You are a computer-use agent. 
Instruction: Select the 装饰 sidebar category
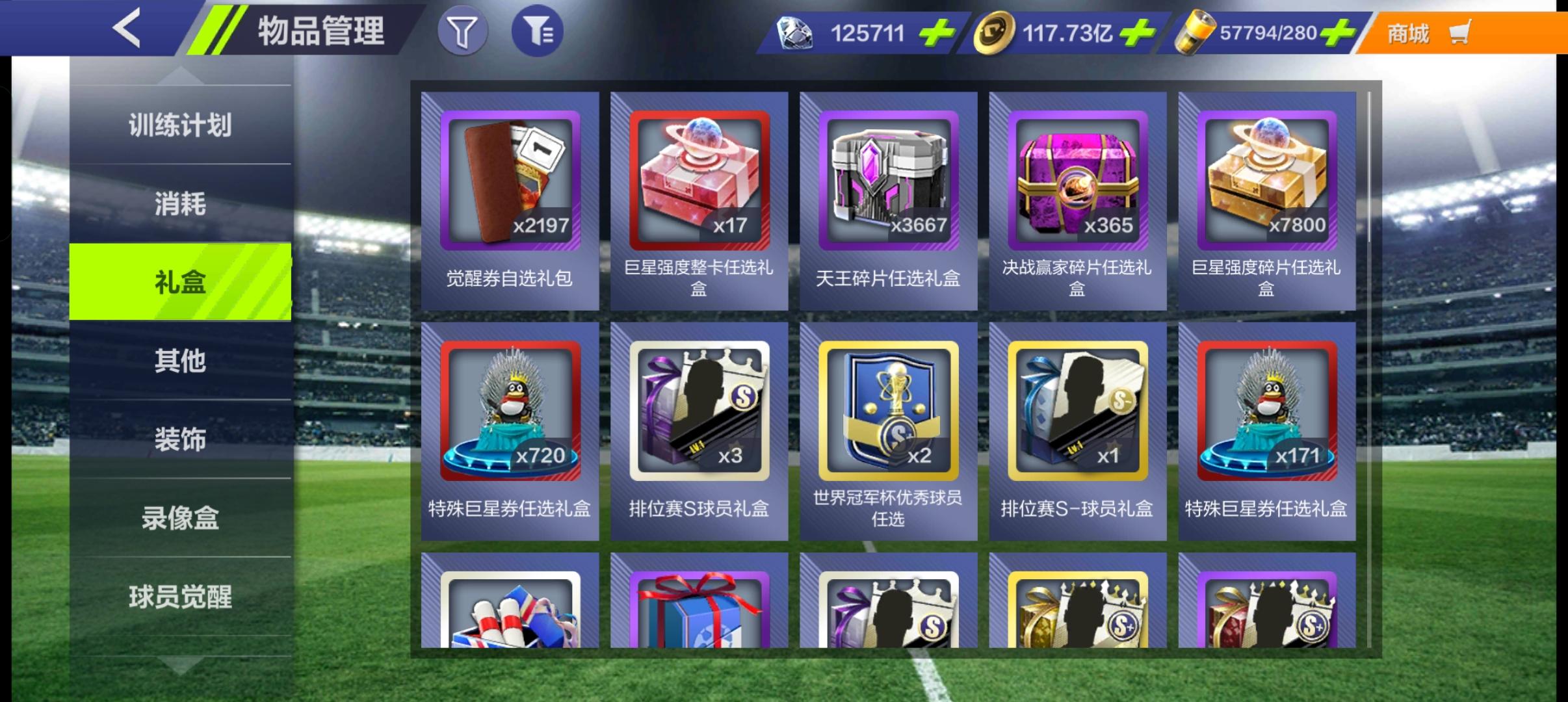point(180,439)
